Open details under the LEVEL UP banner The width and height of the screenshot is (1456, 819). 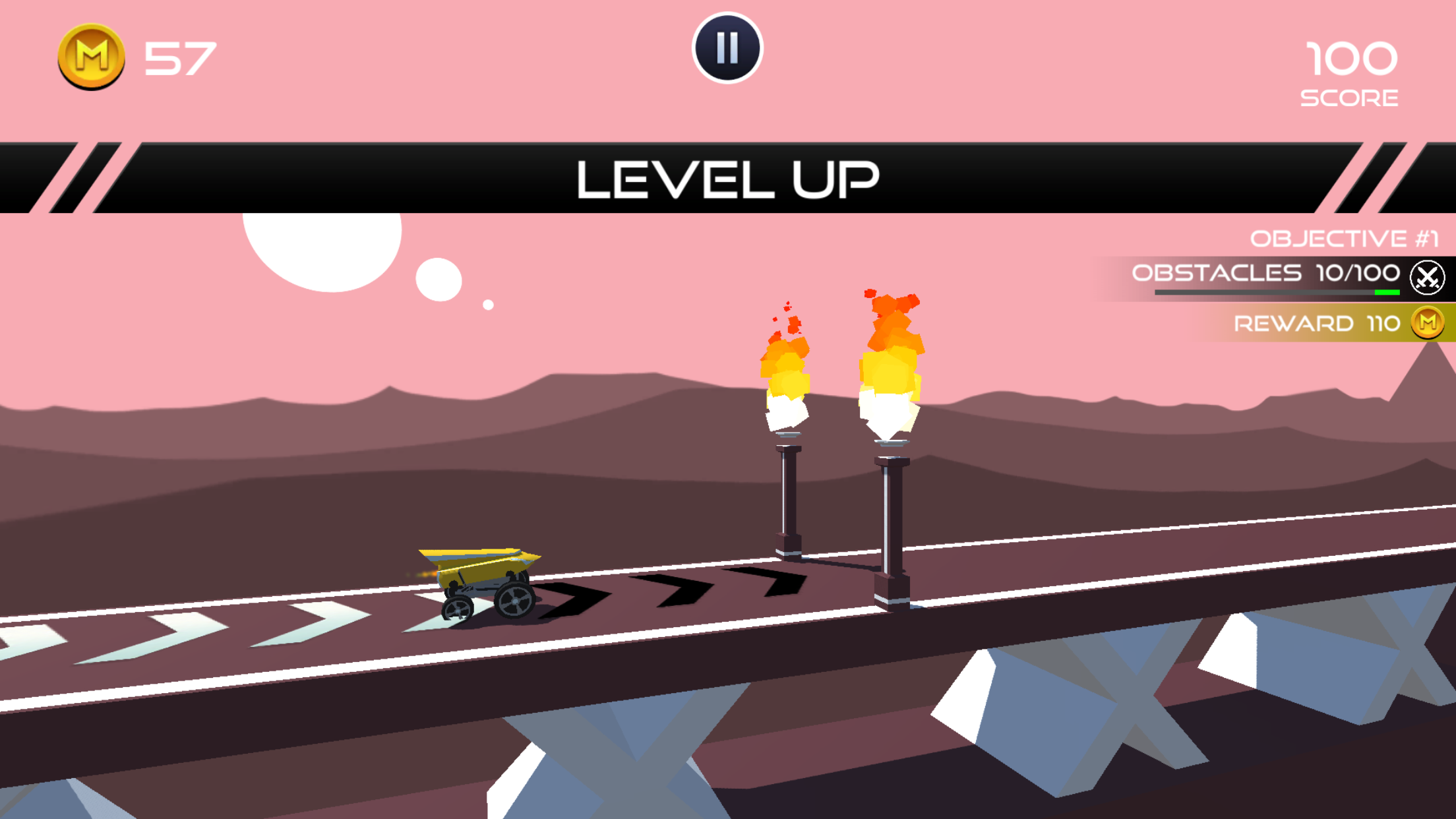[728, 178]
